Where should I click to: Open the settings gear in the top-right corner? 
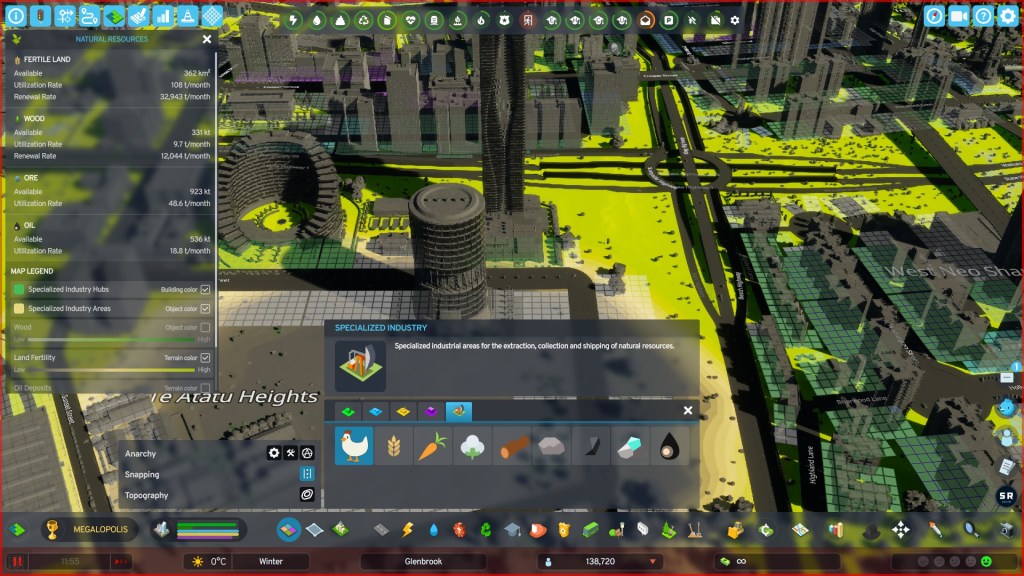(1007, 16)
